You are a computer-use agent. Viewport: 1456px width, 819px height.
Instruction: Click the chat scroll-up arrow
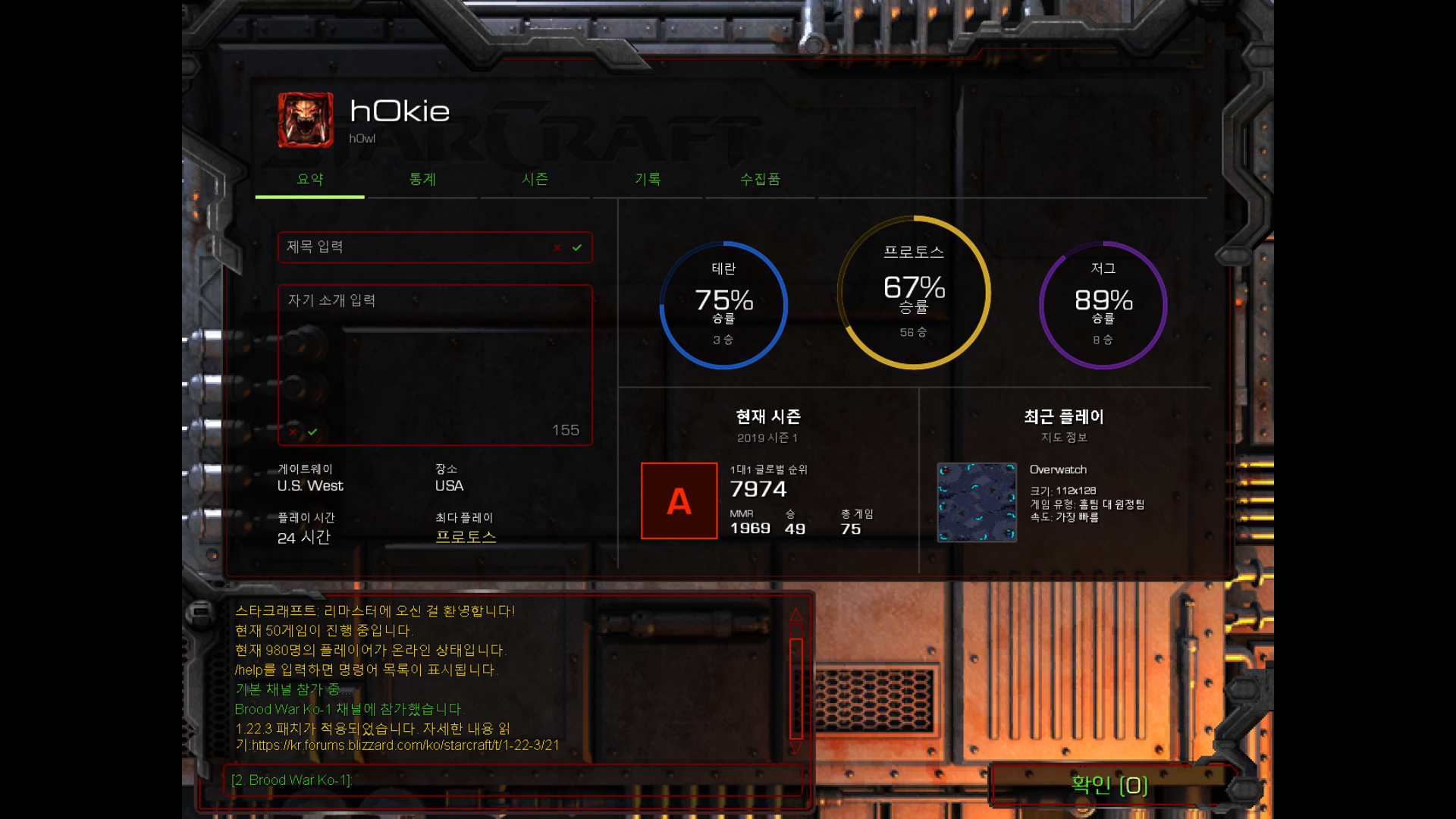pyautogui.click(x=796, y=614)
